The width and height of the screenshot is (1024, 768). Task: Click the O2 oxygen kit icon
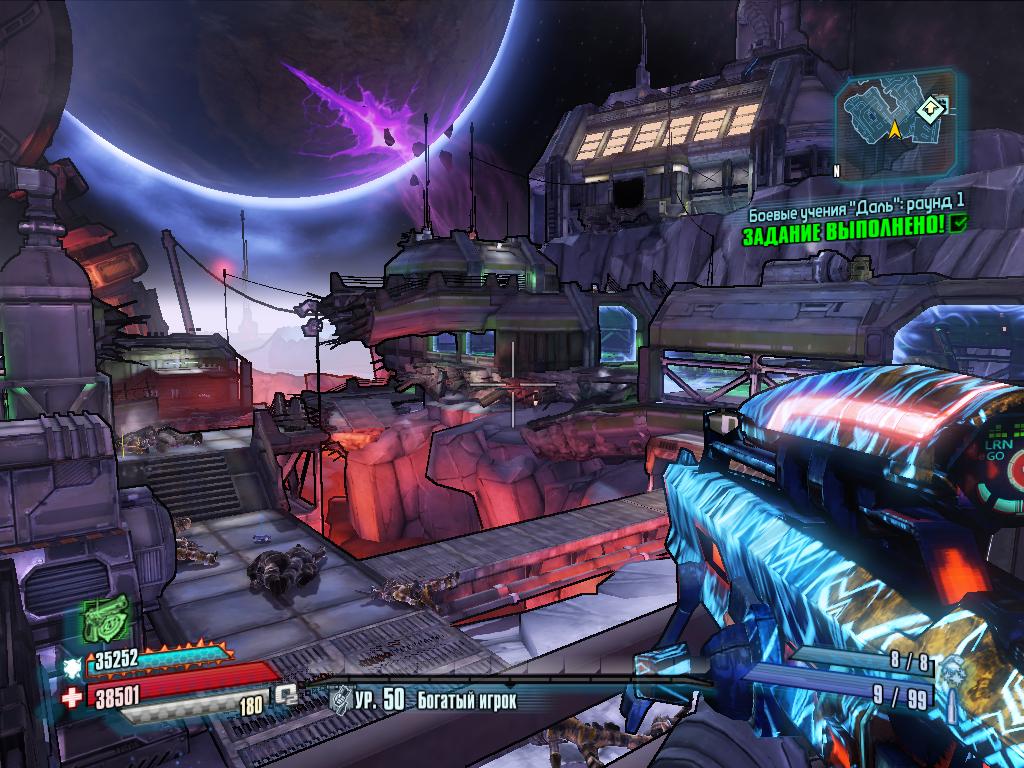[x=288, y=692]
